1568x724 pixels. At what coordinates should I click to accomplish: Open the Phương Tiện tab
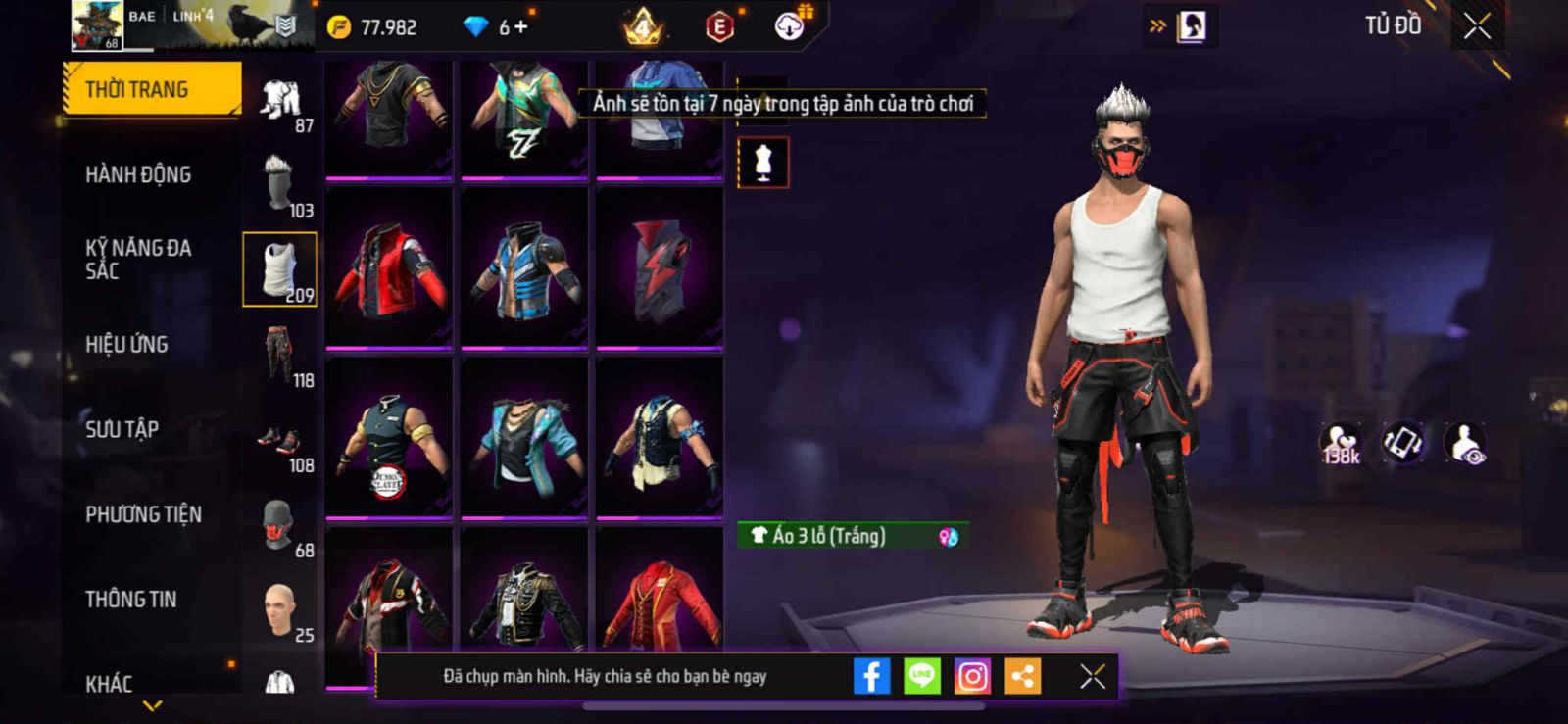[x=143, y=514]
